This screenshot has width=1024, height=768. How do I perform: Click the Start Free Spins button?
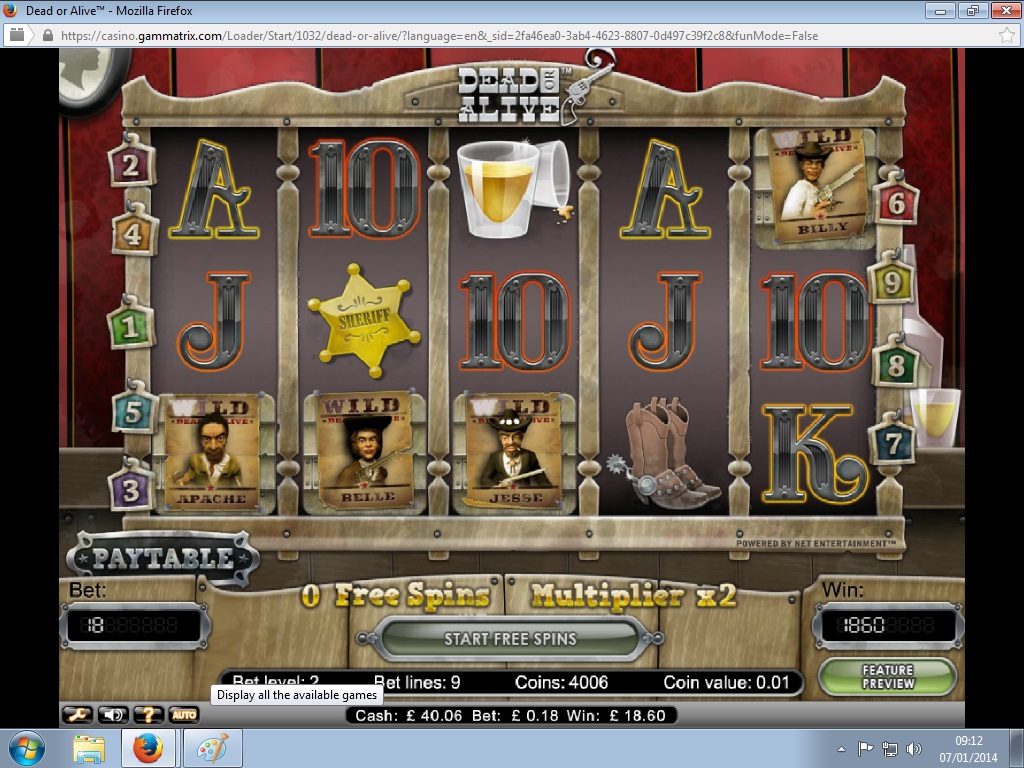pos(510,639)
